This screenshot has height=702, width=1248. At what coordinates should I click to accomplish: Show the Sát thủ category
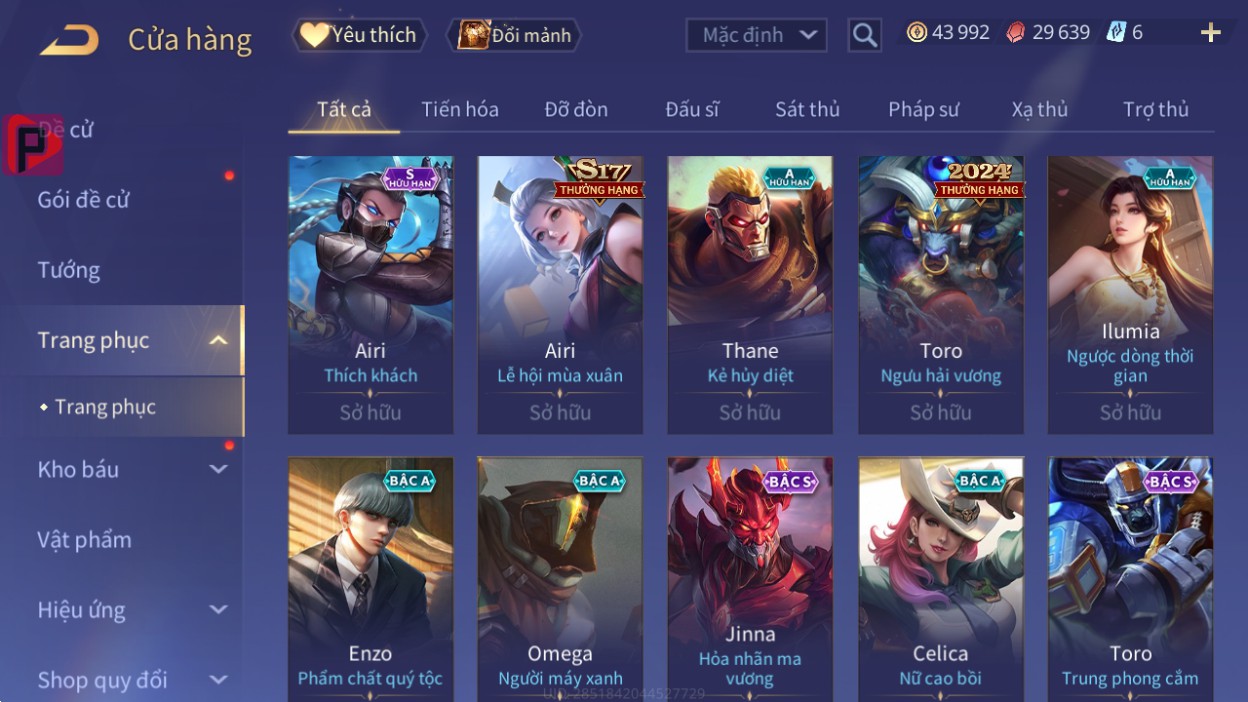coord(807,109)
